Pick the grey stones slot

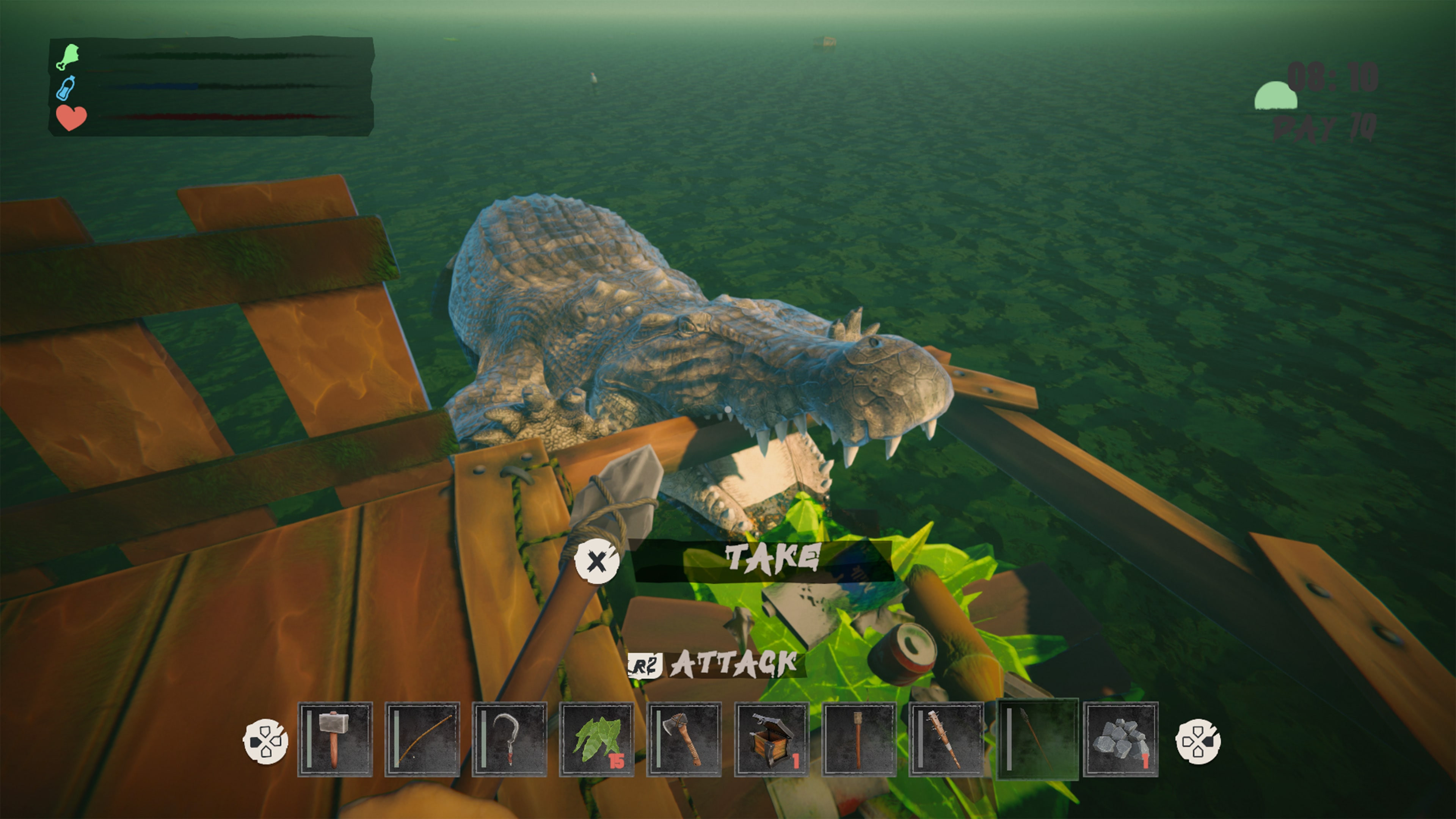[1120, 739]
